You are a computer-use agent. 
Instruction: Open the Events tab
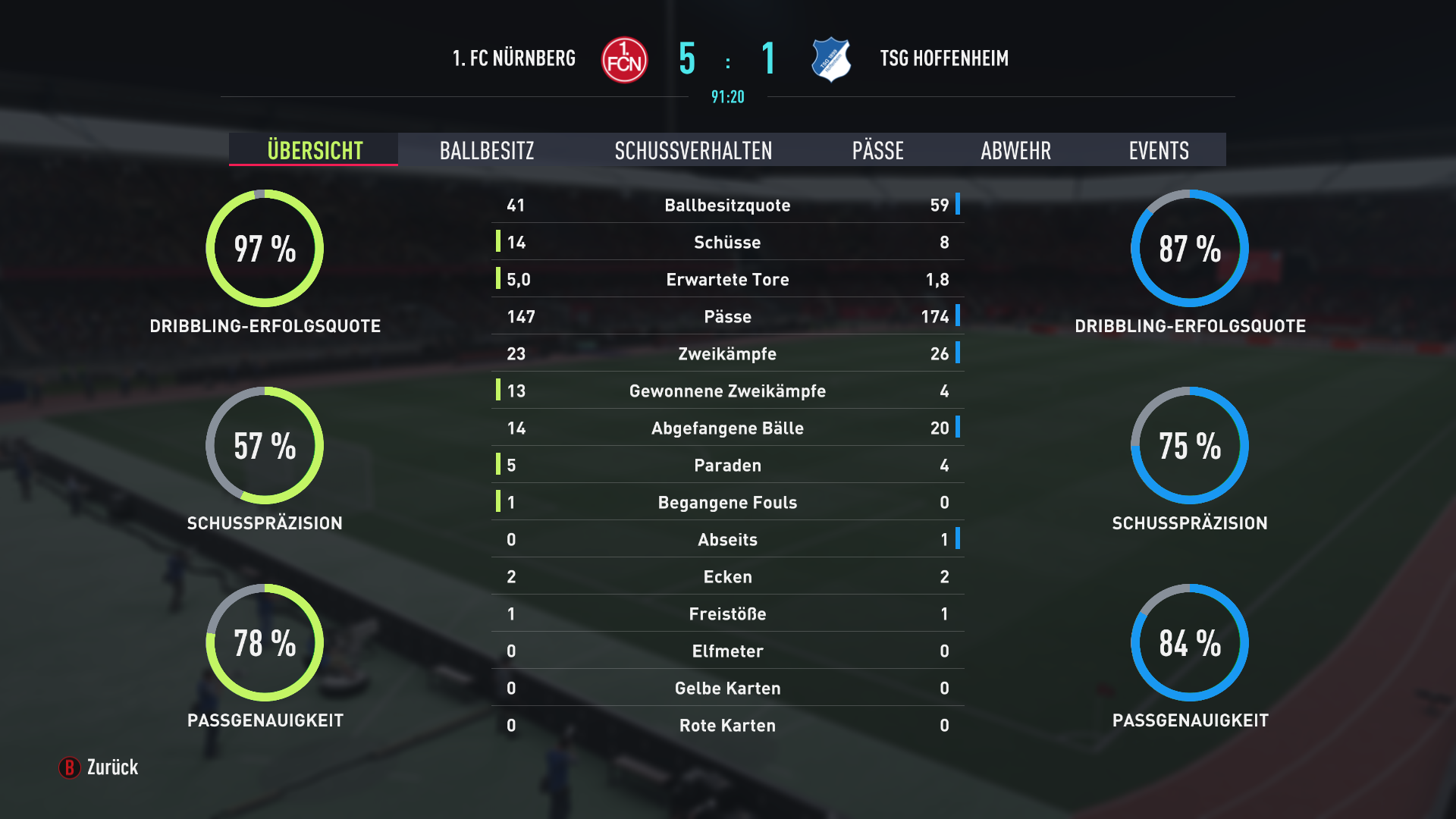pyautogui.click(x=1158, y=150)
